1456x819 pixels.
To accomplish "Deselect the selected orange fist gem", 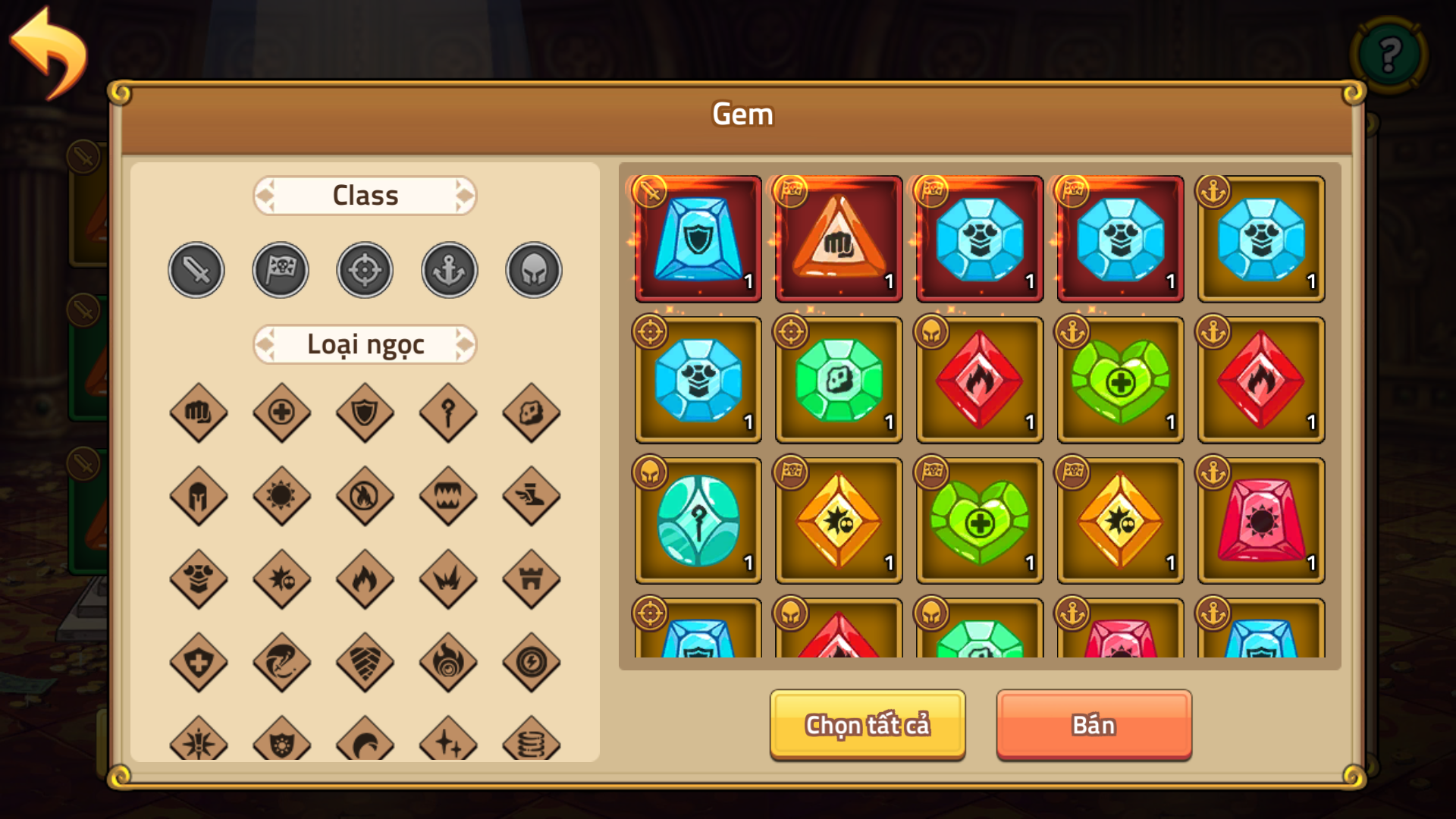I will point(838,240).
